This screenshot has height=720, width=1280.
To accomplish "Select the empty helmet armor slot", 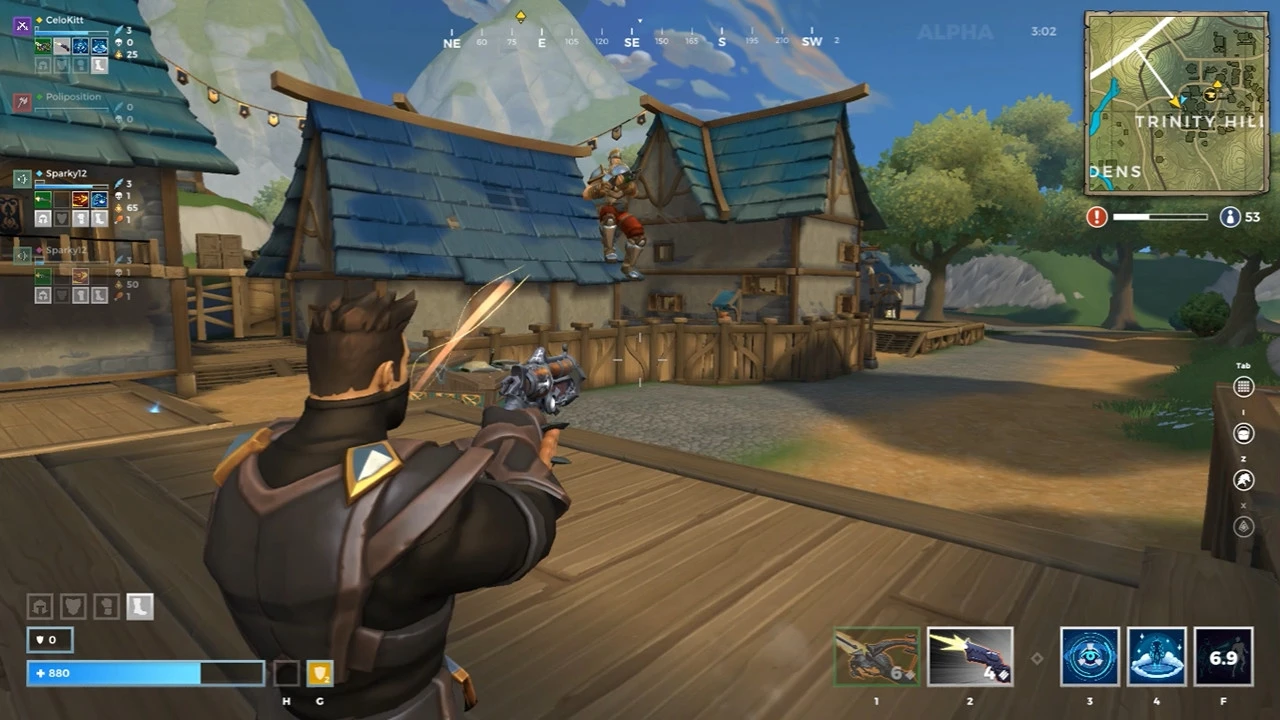I will (x=40, y=606).
